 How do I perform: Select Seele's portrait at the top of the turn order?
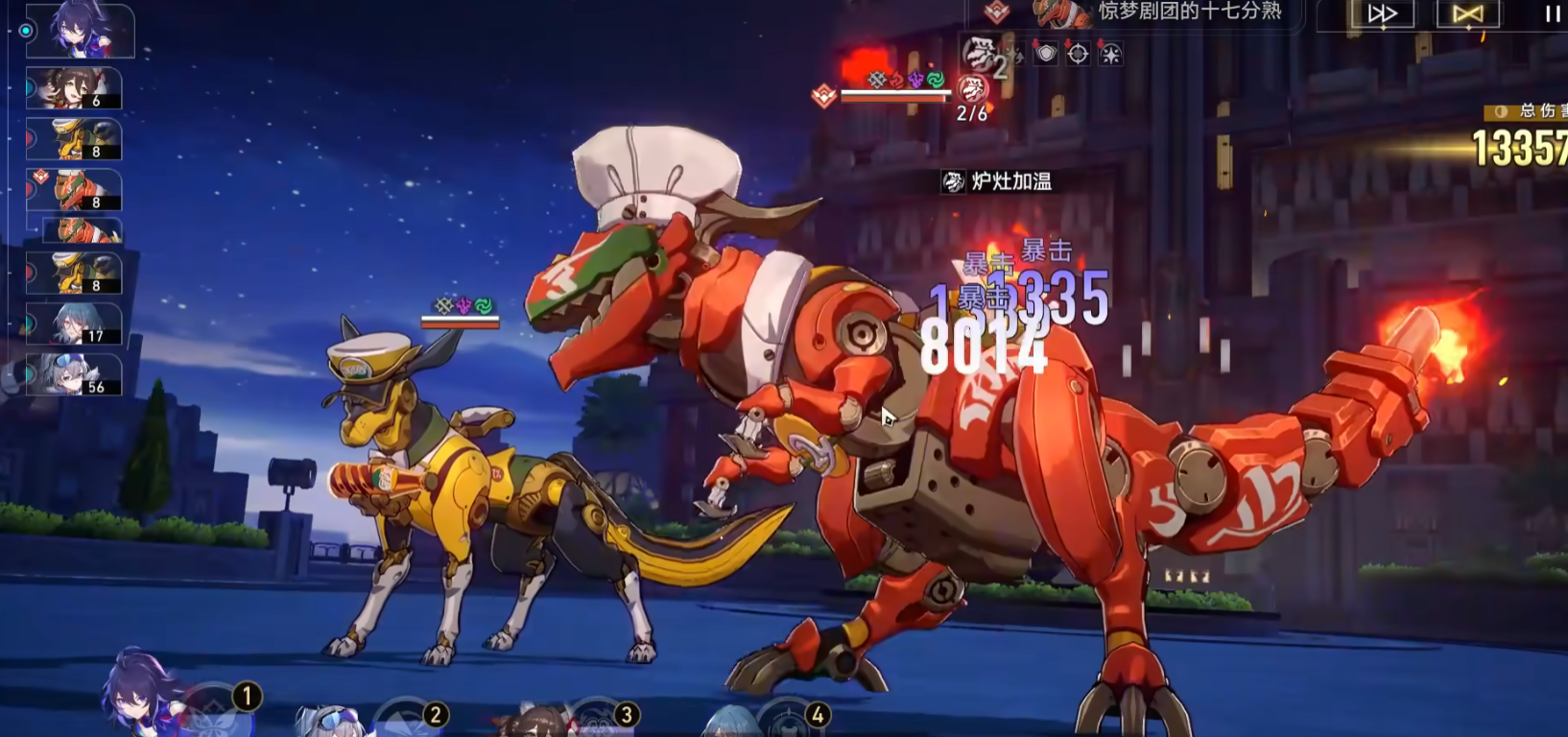tap(81, 30)
